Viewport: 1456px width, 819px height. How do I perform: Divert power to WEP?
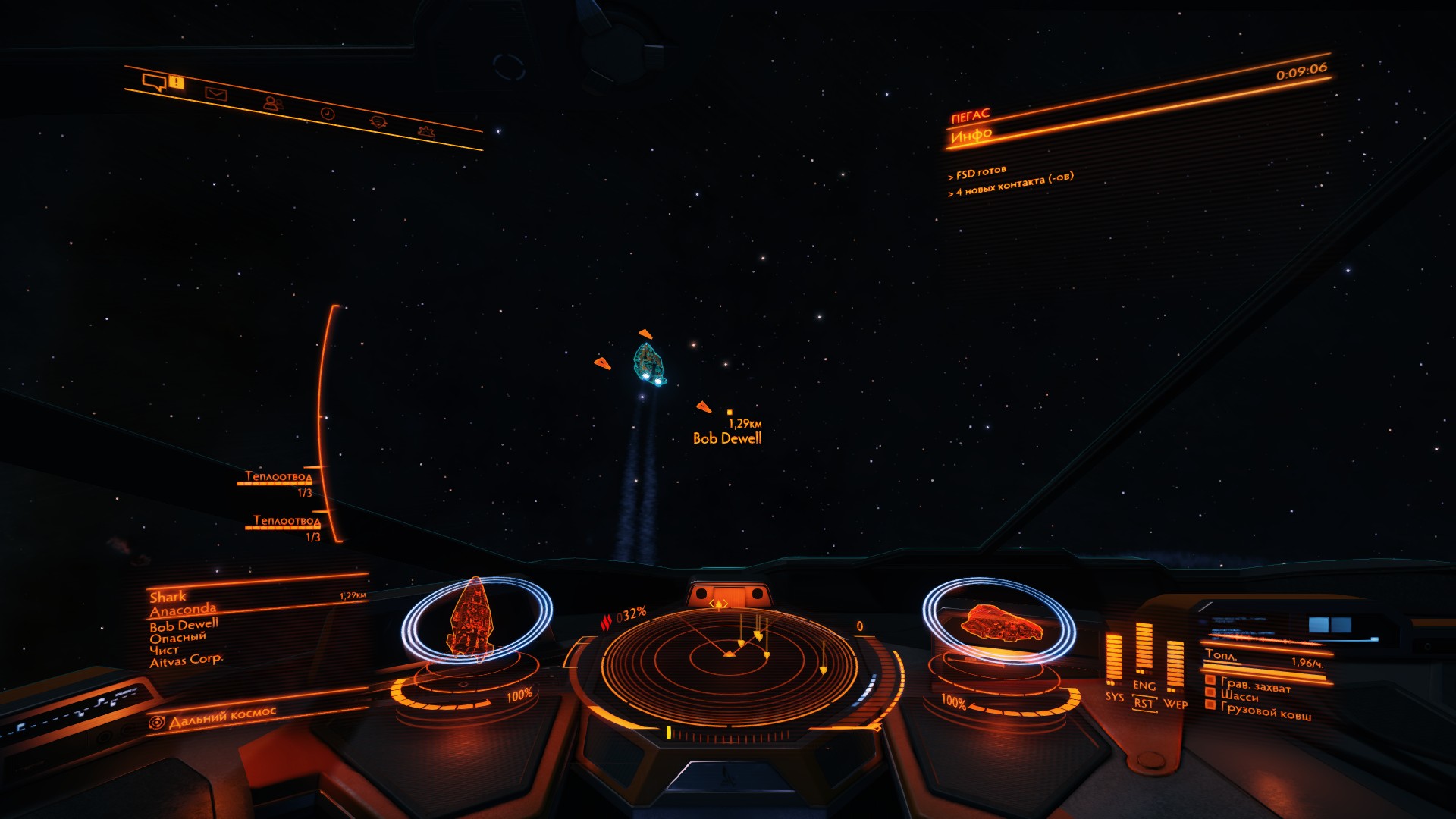[x=1175, y=704]
